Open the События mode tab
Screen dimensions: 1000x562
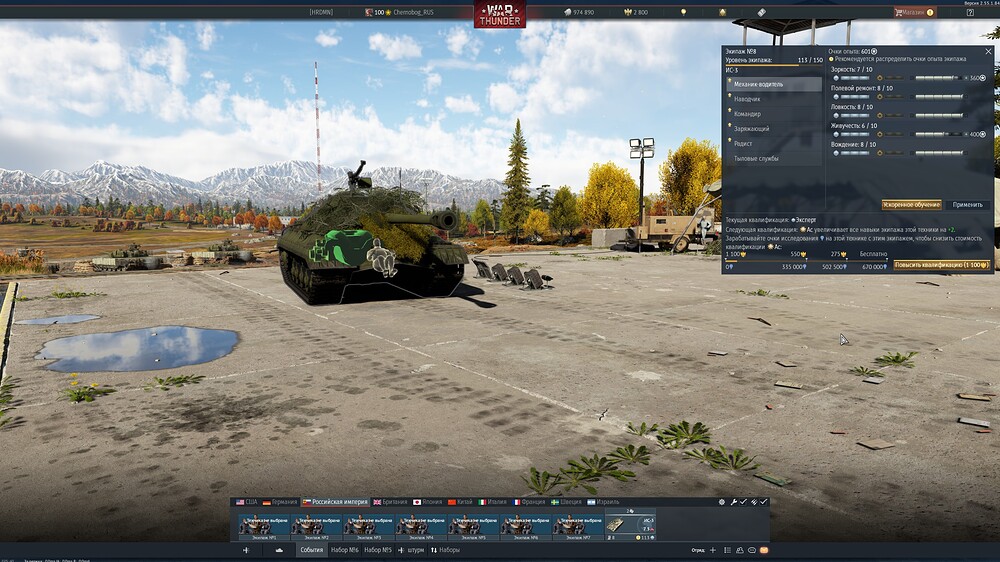[311, 550]
